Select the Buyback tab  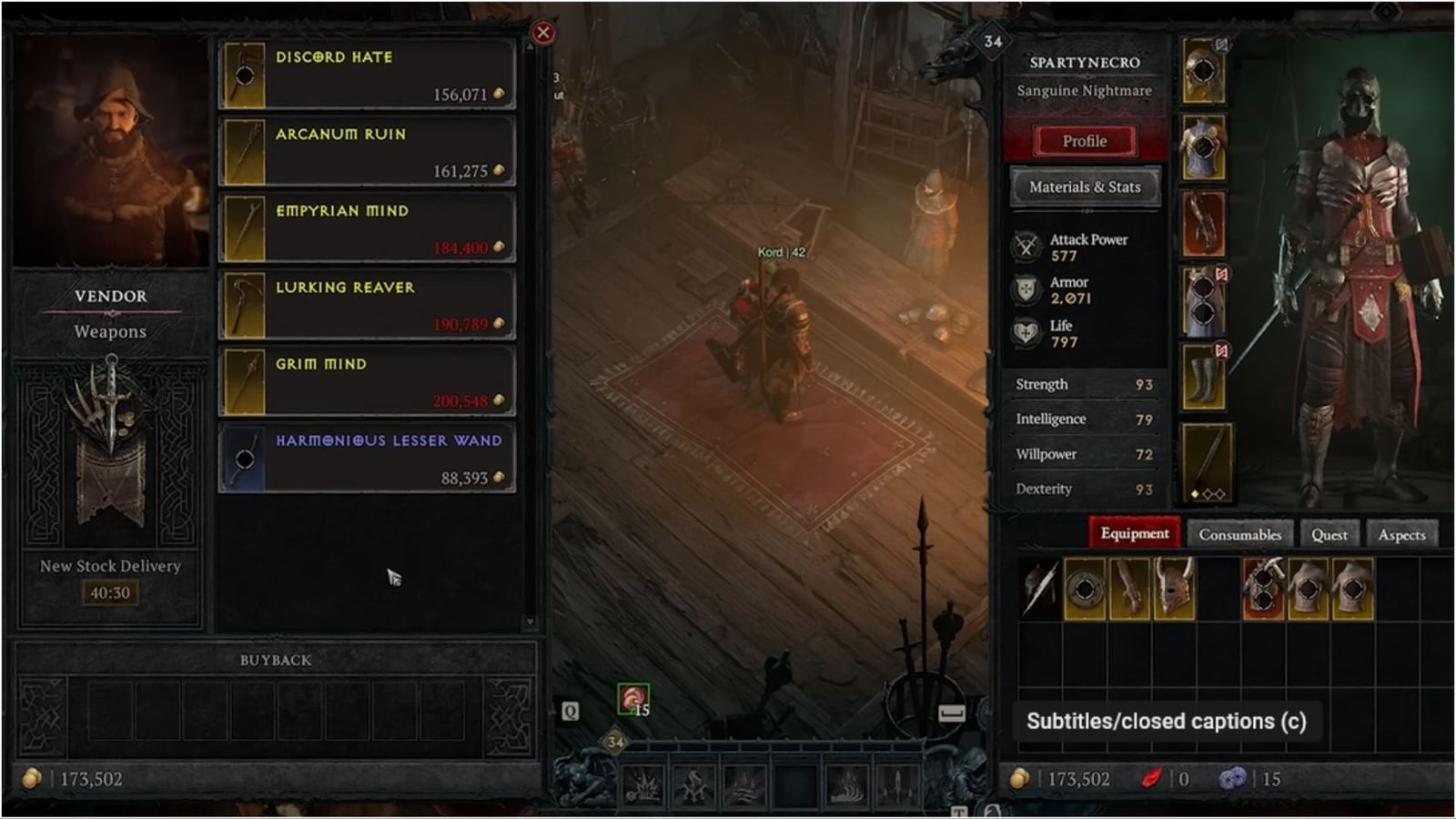point(274,661)
